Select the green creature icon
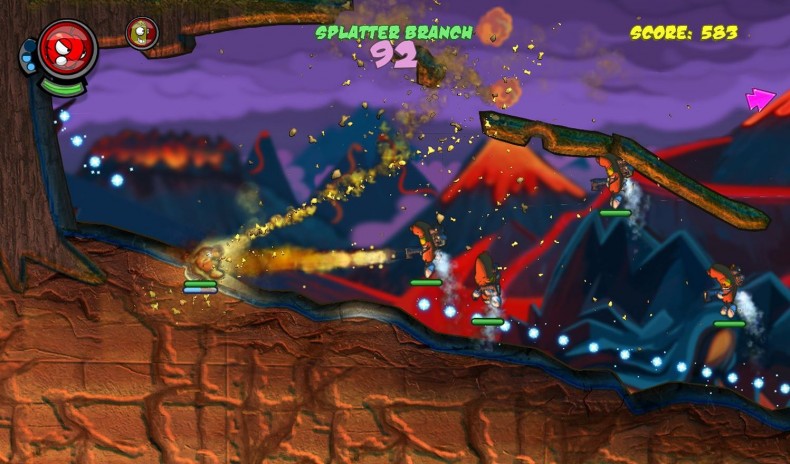 [142, 33]
